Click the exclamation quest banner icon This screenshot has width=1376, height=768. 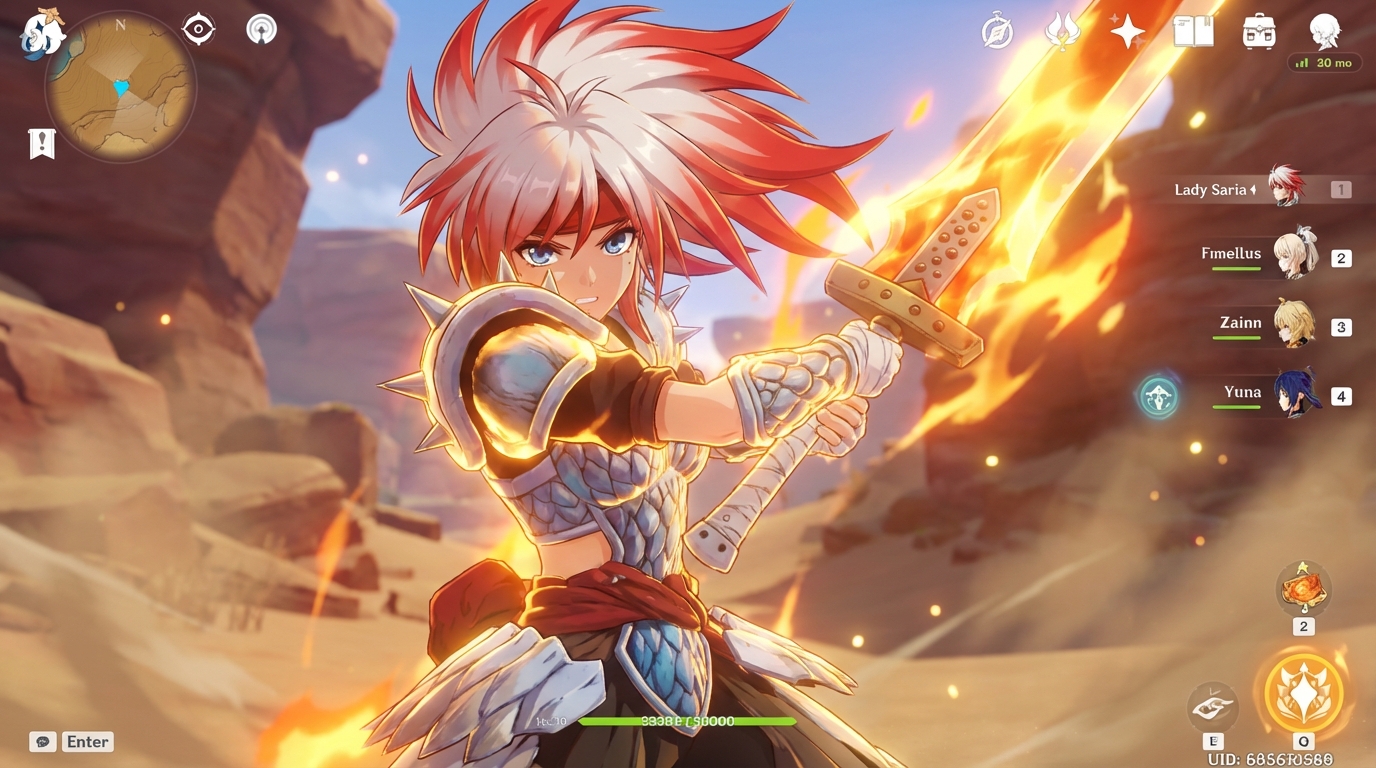point(40,143)
